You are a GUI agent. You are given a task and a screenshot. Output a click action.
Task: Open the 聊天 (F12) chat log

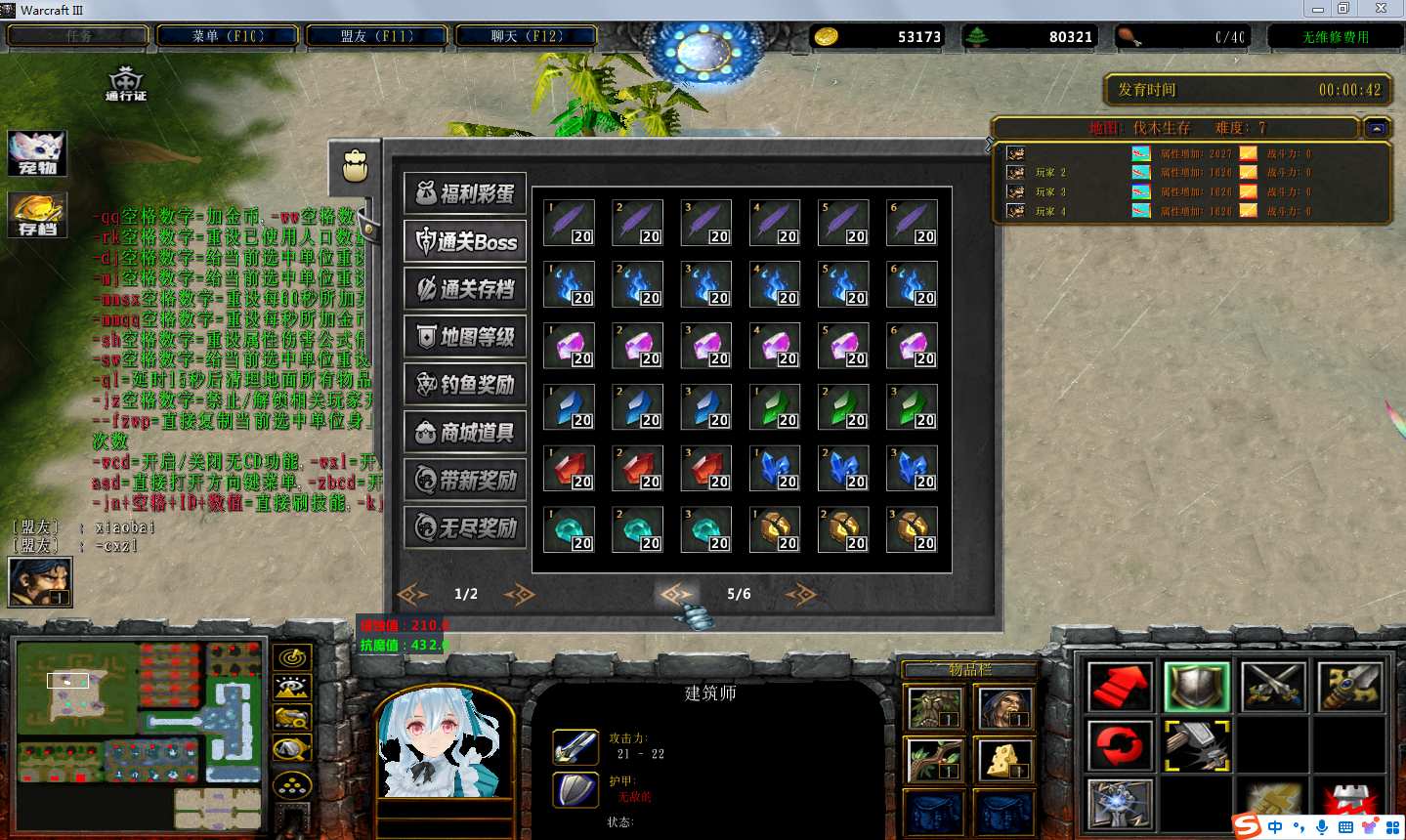click(526, 36)
